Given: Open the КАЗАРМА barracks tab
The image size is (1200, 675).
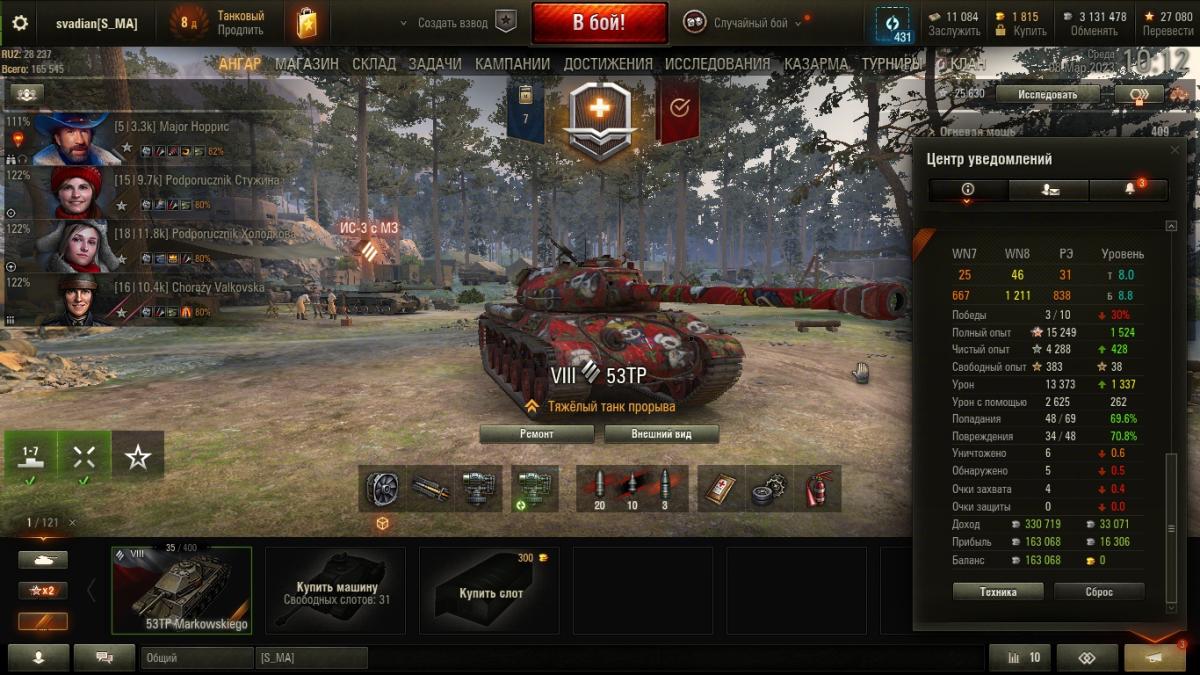Looking at the screenshot, I should 816,64.
